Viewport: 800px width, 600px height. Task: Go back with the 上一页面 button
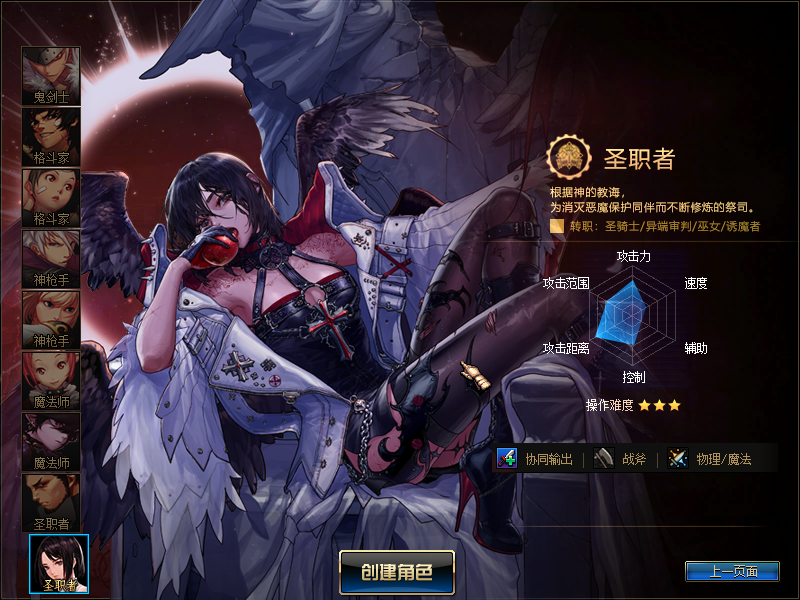pyautogui.click(x=733, y=572)
